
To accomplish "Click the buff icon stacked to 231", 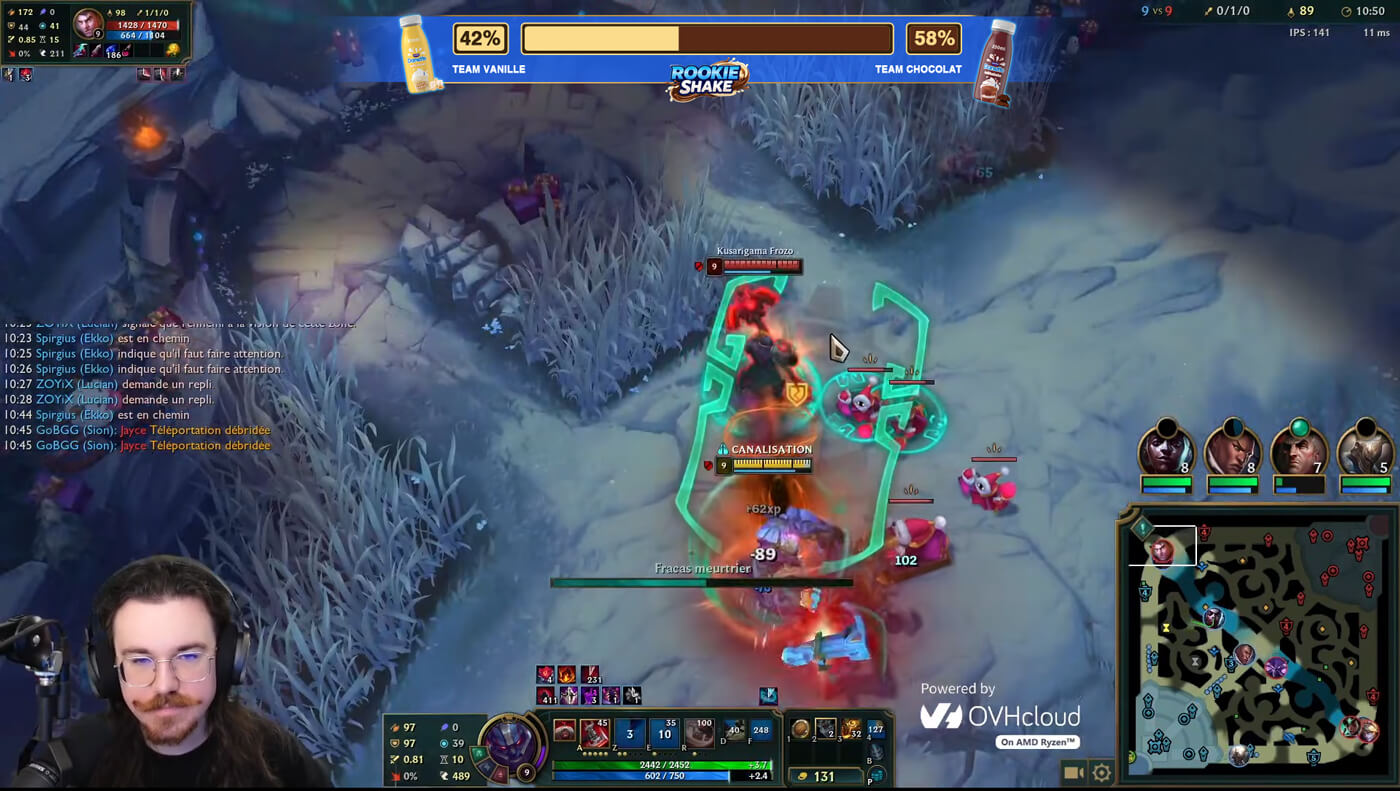I will 590,676.
